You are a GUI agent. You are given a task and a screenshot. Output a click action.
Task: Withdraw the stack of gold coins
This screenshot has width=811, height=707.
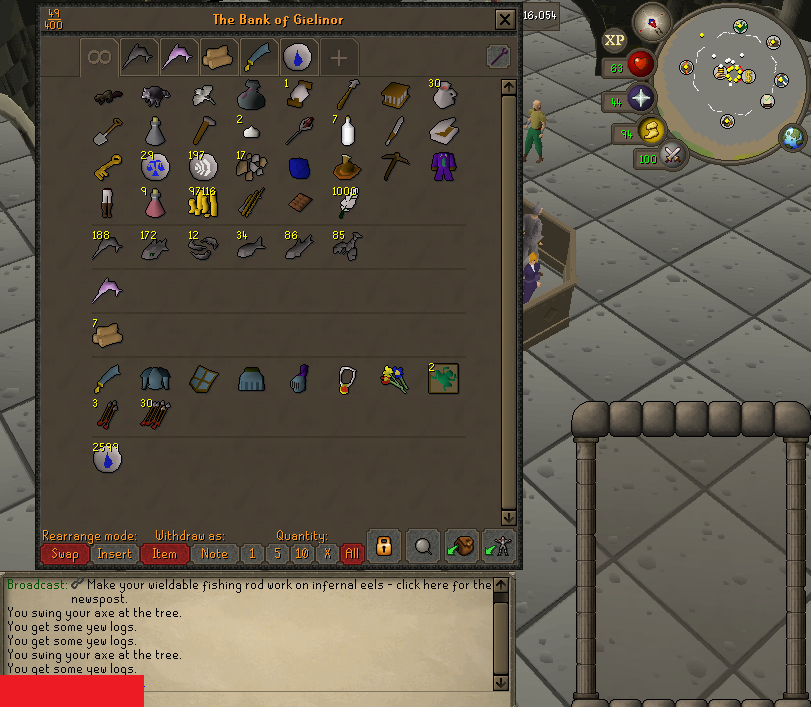pos(204,201)
